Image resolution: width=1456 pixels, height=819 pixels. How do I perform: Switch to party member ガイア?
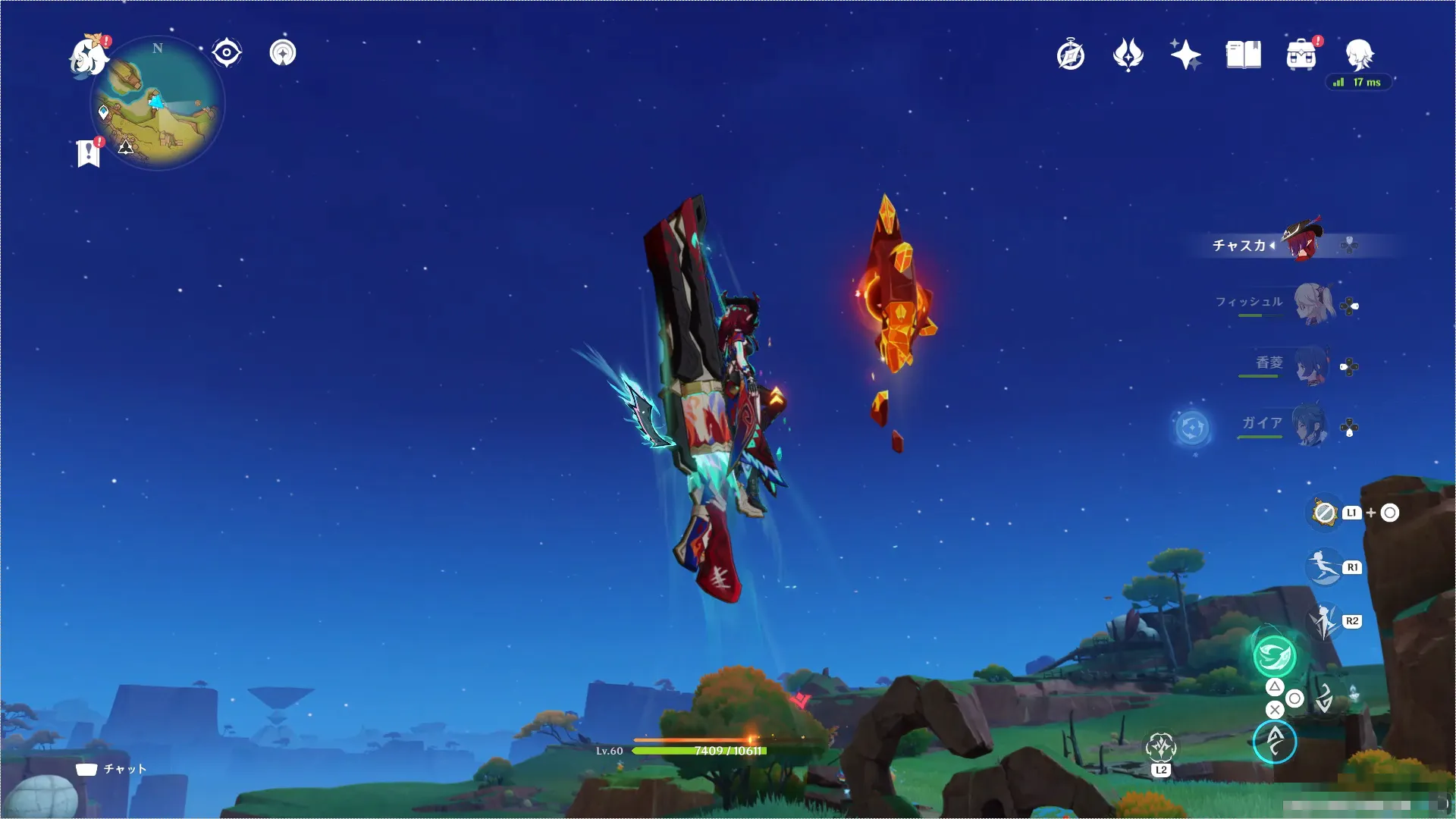[x=1310, y=425]
